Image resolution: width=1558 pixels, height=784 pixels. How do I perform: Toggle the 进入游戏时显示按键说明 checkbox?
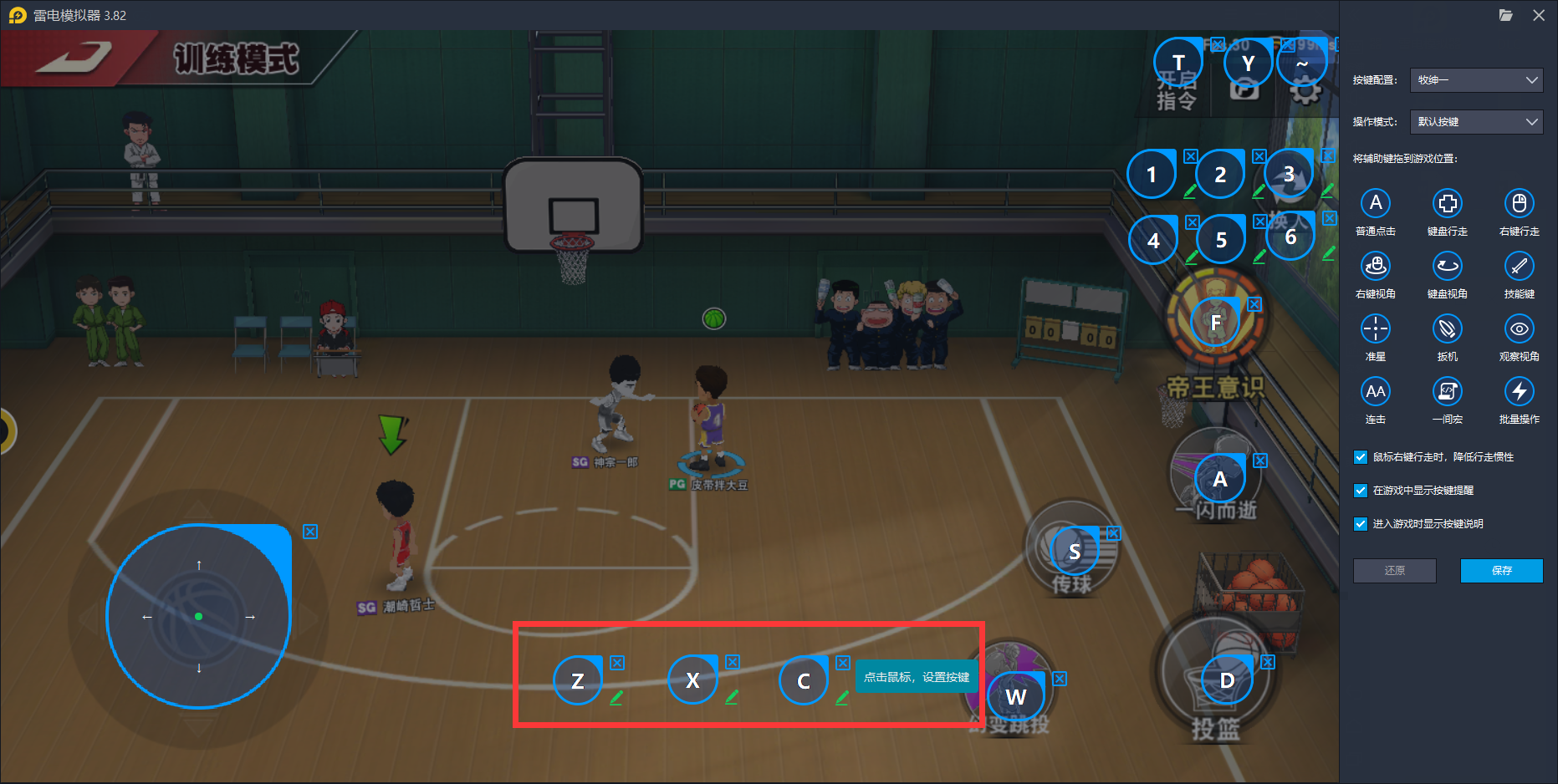[1361, 524]
